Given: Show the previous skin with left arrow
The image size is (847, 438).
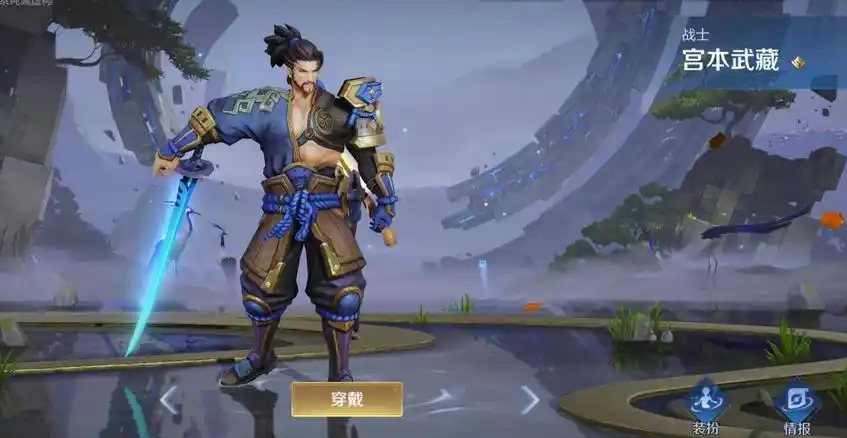Looking at the screenshot, I should (170, 399).
